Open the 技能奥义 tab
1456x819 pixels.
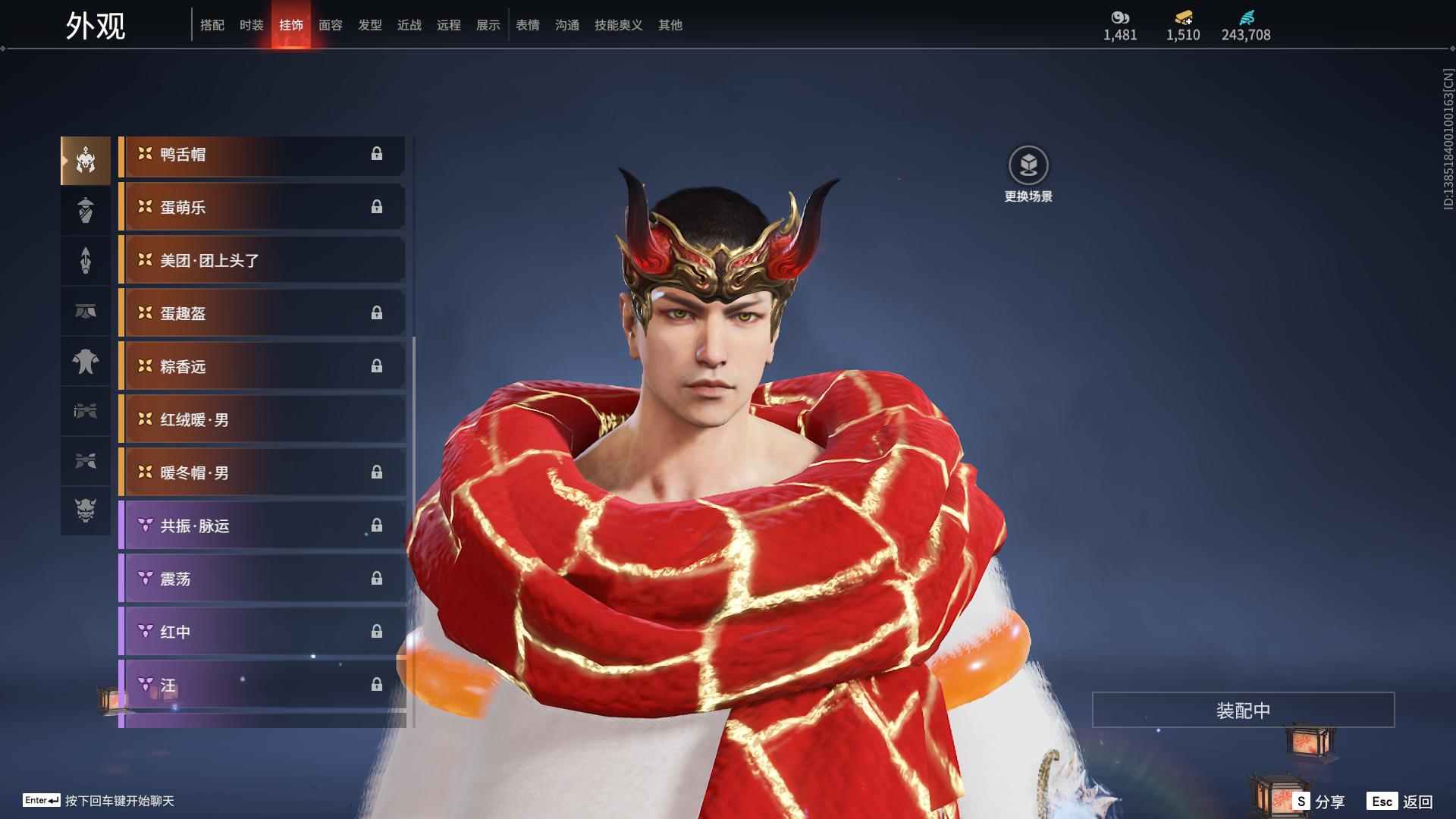tap(619, 25)
